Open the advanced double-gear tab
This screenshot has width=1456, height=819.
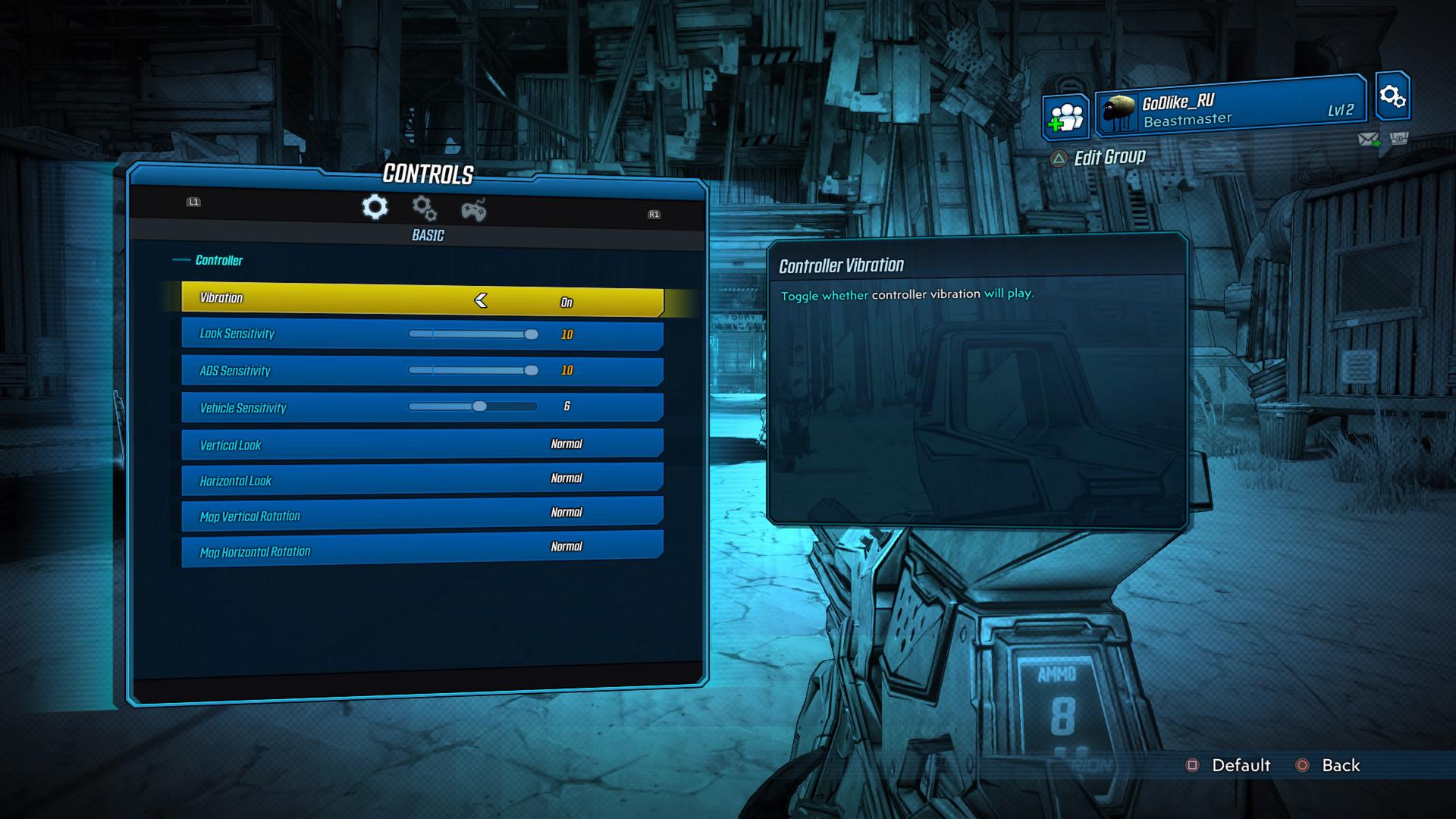[x=424, y=209]
